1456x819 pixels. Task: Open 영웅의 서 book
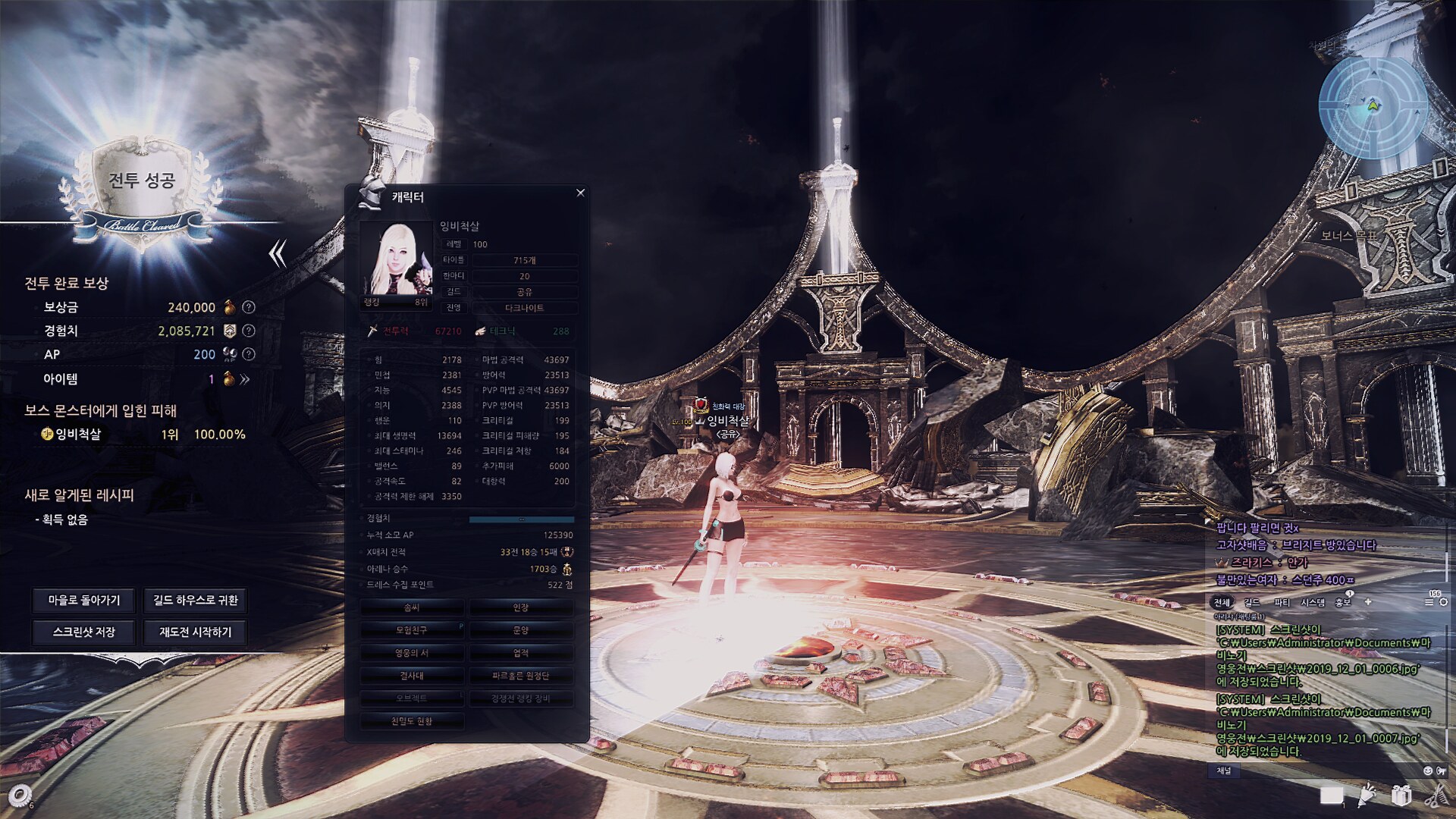412,653
